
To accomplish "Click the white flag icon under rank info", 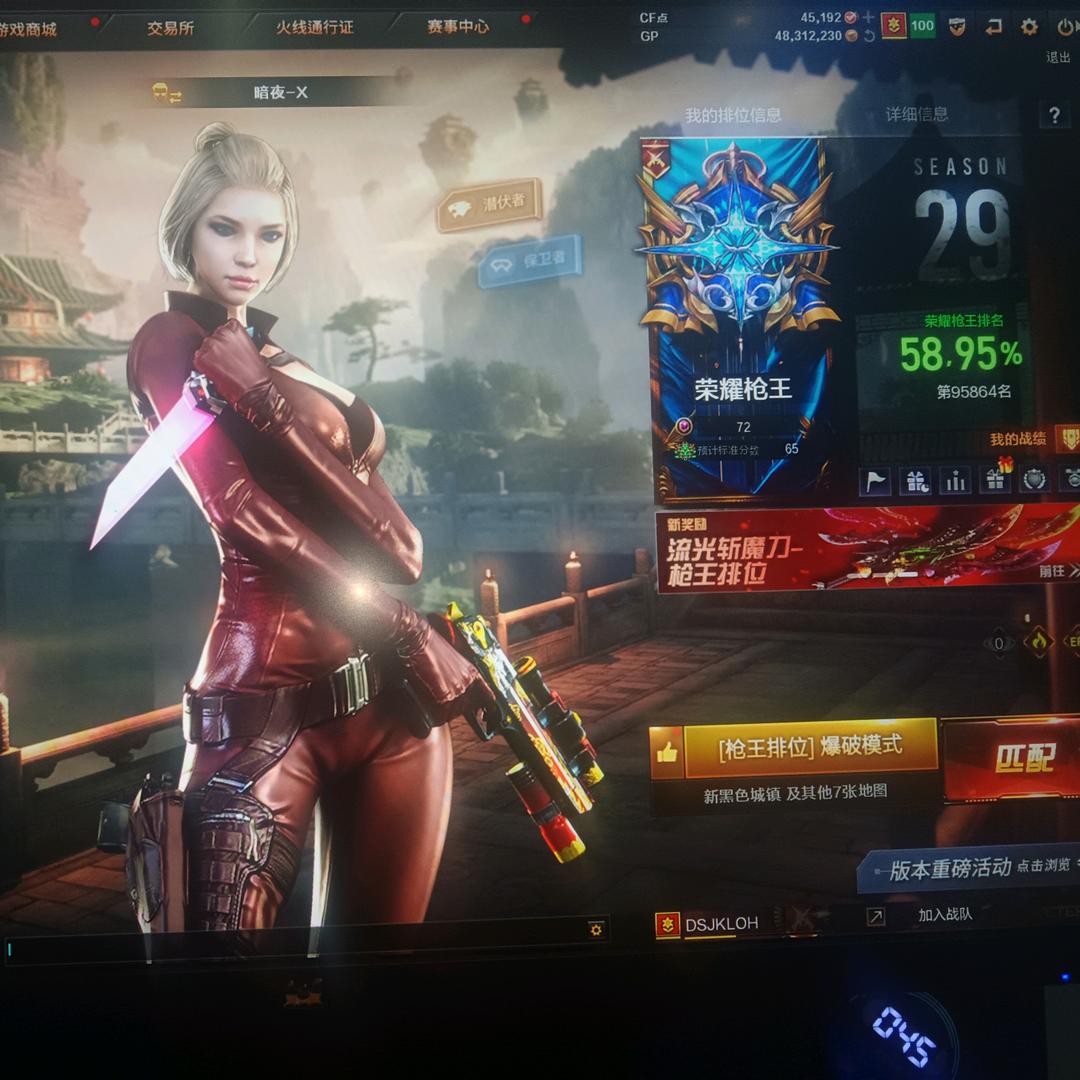I will (875, 481).
